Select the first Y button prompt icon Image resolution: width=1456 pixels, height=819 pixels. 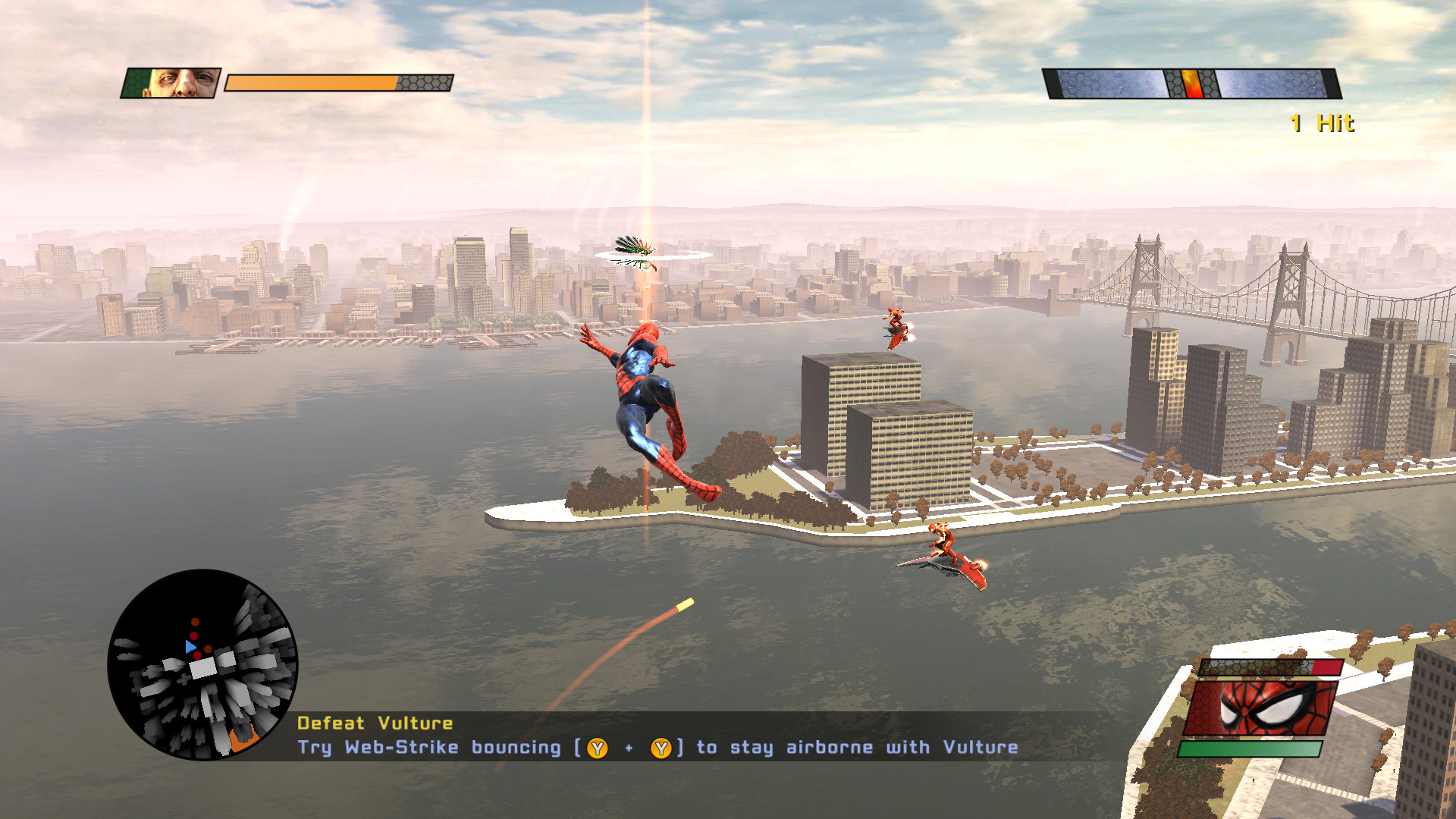tap(596, 747)
